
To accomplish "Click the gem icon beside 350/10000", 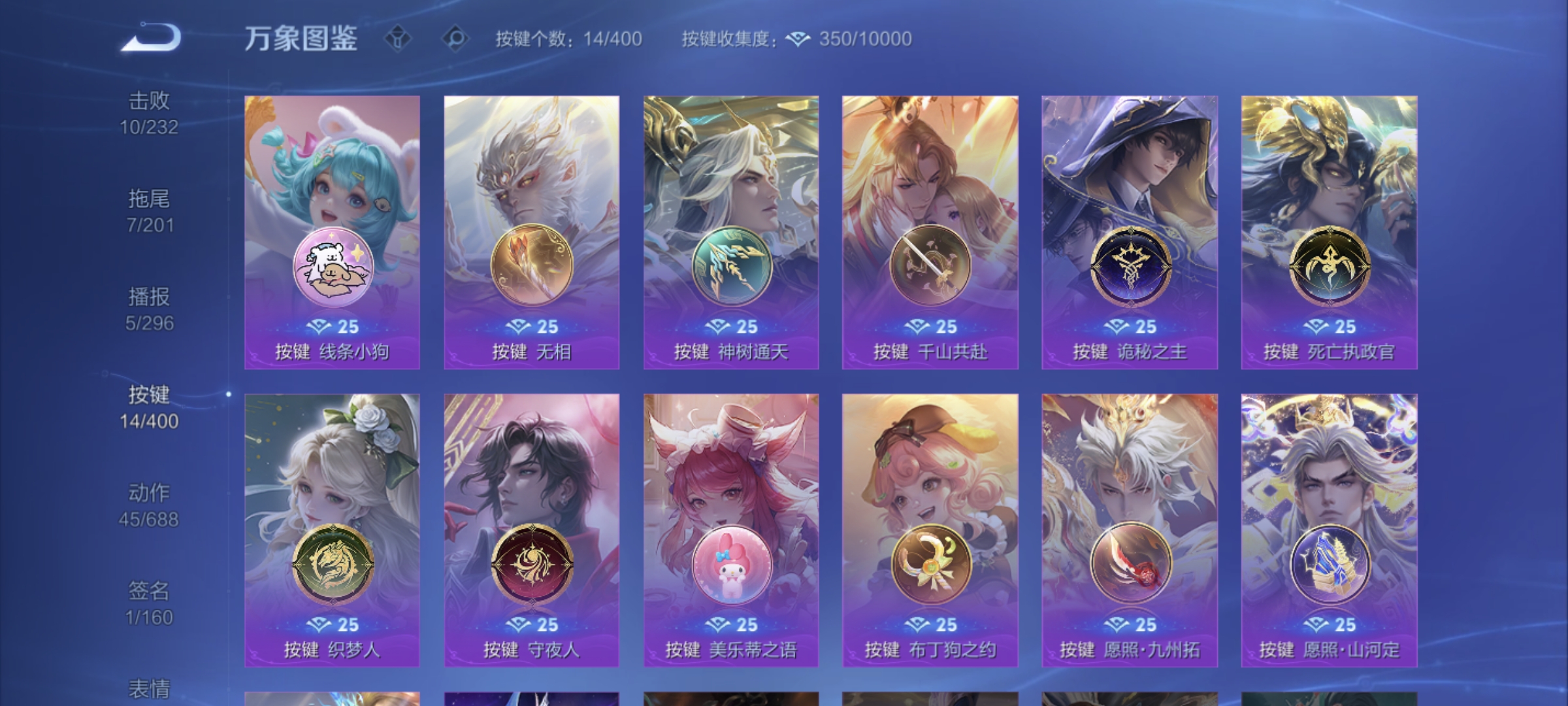I will pyautogui.click(x=798, y=41).
